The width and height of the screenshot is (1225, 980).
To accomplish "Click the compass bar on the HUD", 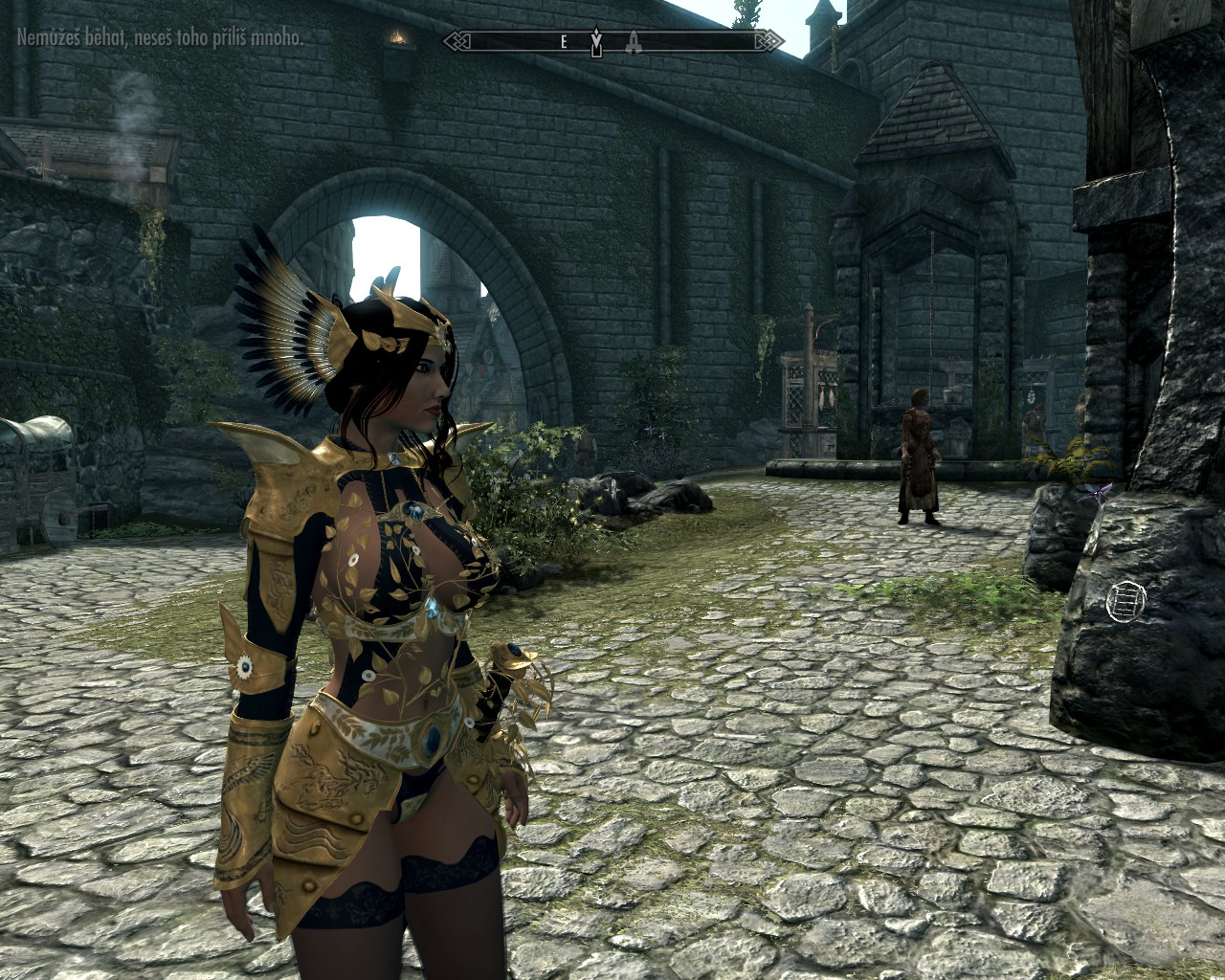I will pyautogui.click(x=612, y=41).
